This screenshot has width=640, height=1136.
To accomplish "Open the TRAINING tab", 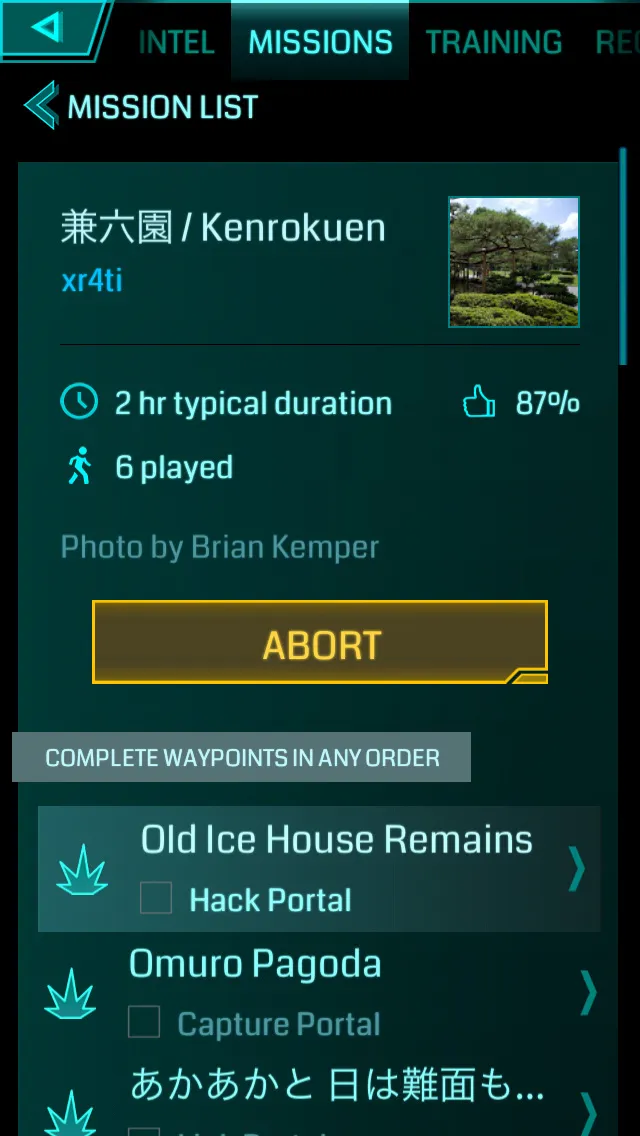I will coord(494,42).
